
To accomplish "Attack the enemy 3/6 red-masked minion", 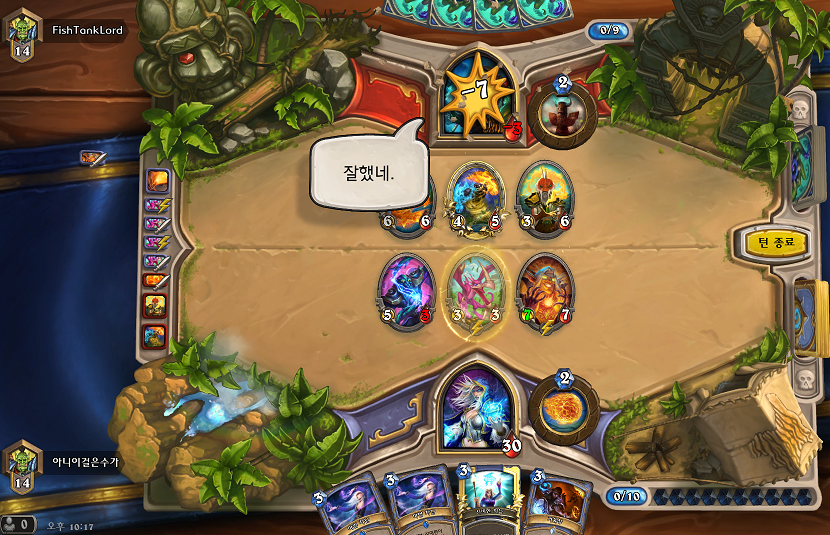I will click(544, 198).
